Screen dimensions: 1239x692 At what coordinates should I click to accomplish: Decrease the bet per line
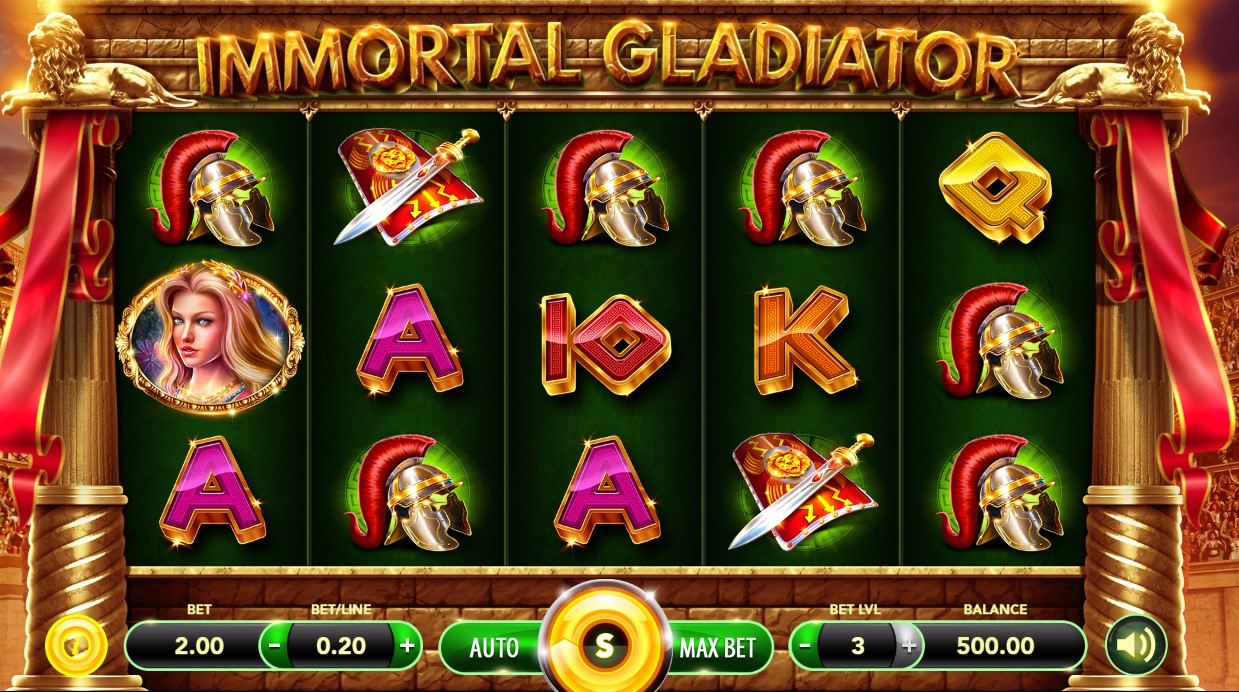(x=275, y=646)
